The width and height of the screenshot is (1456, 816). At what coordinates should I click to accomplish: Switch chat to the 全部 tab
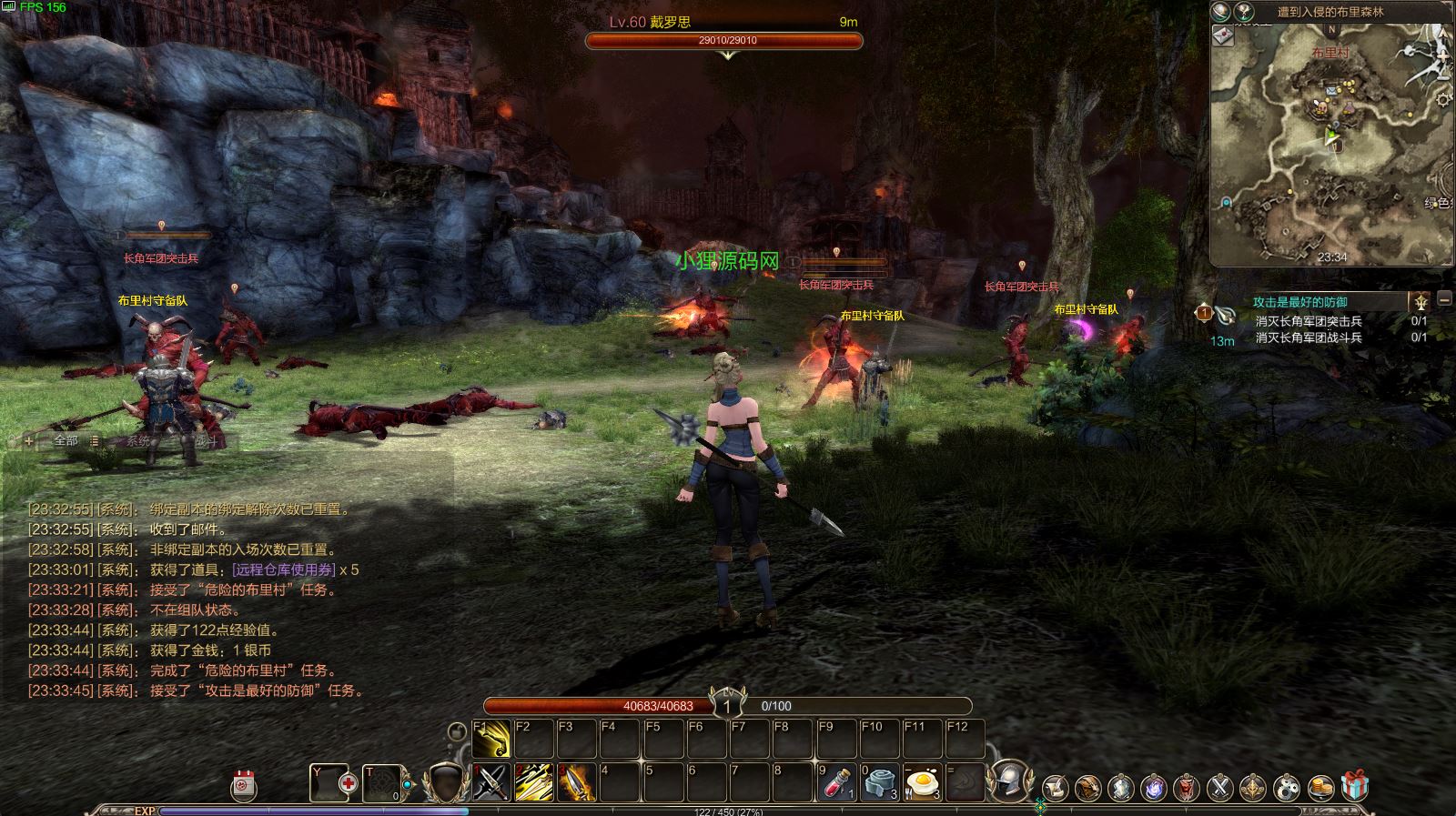66,441
